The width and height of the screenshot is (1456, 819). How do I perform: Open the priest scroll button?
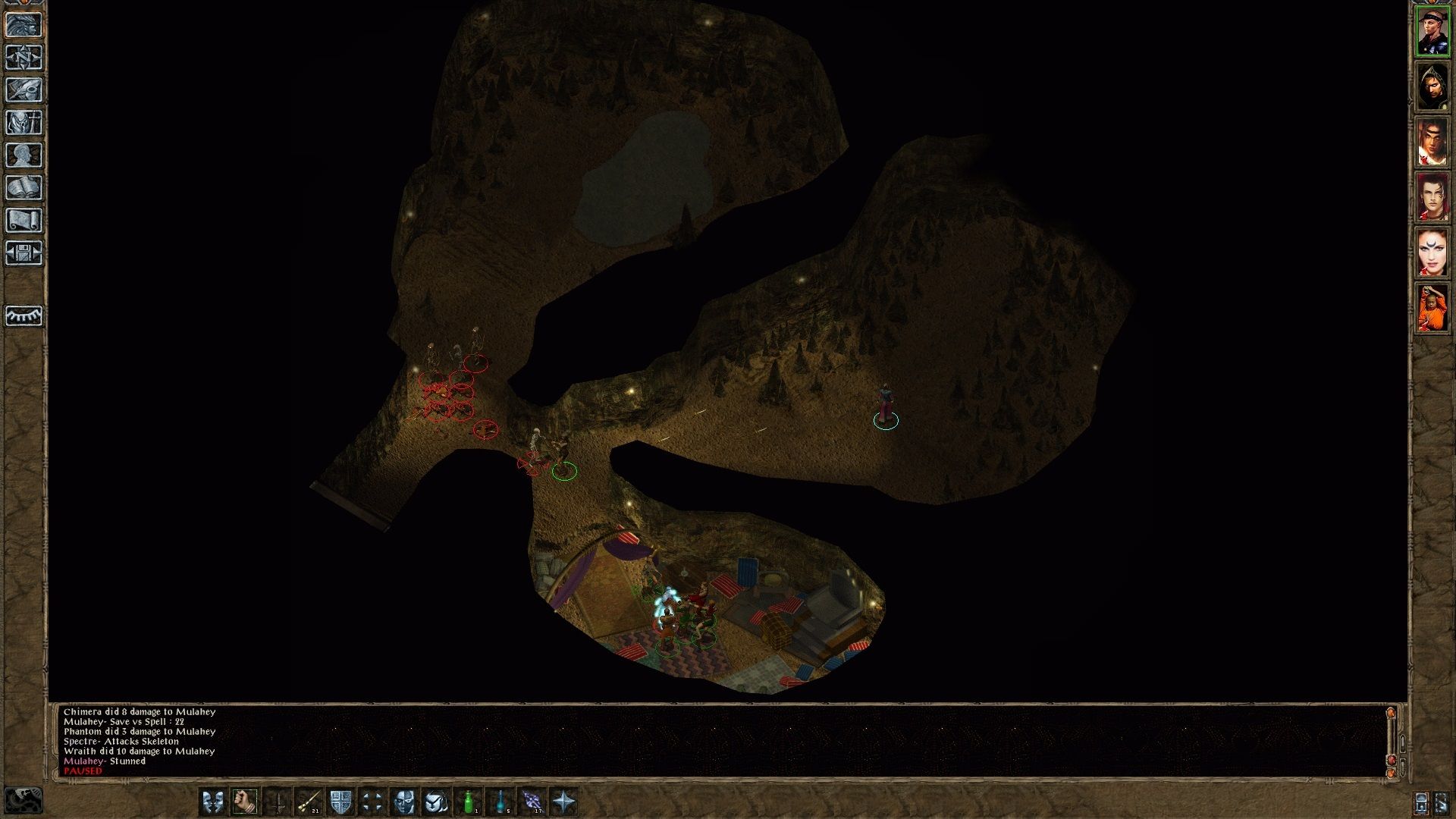coord(24,220)
